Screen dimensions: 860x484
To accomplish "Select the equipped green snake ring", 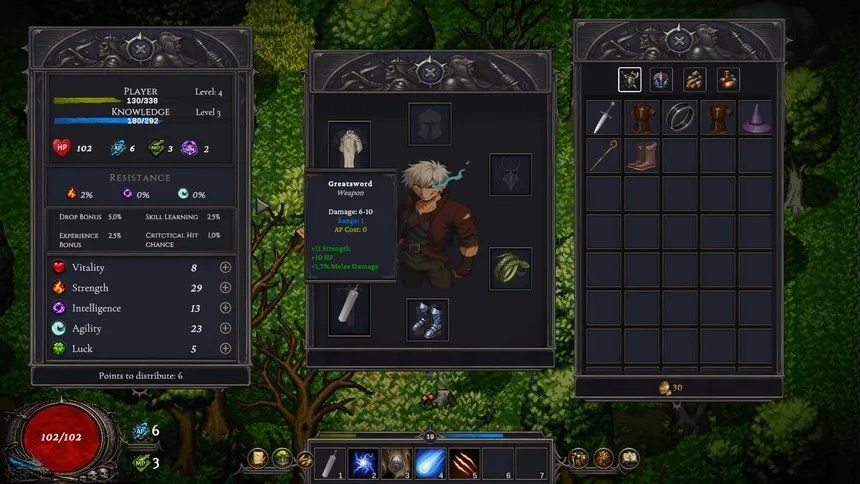I will (509, 268).
